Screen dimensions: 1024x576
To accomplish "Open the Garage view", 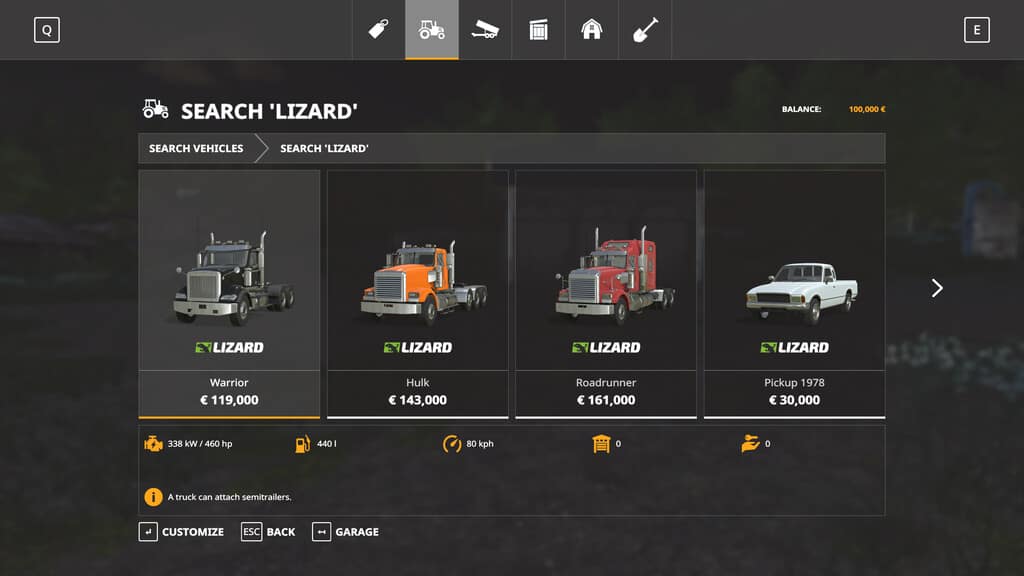I will 346,532.
